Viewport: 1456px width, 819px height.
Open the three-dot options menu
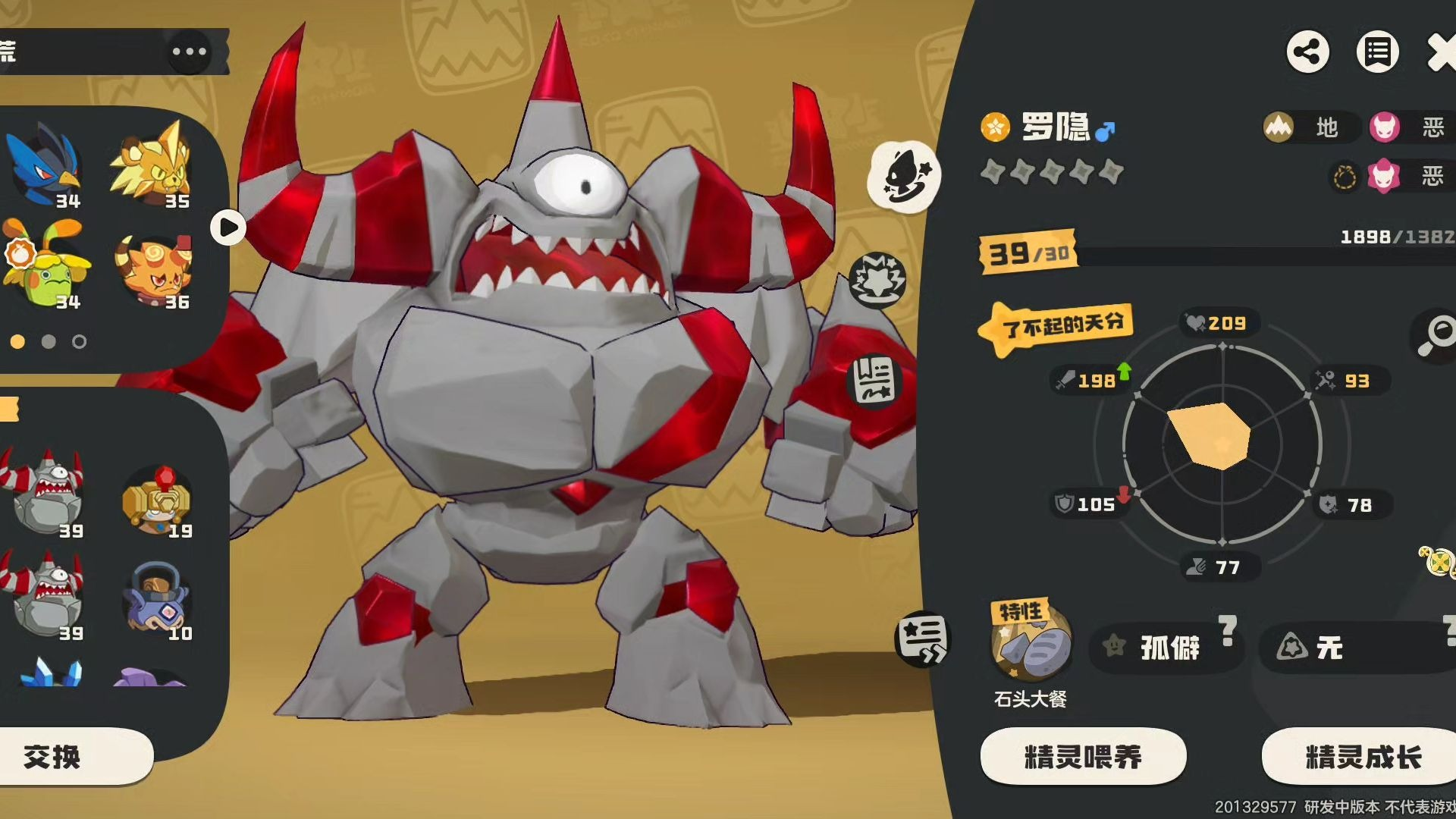[189, 52]
